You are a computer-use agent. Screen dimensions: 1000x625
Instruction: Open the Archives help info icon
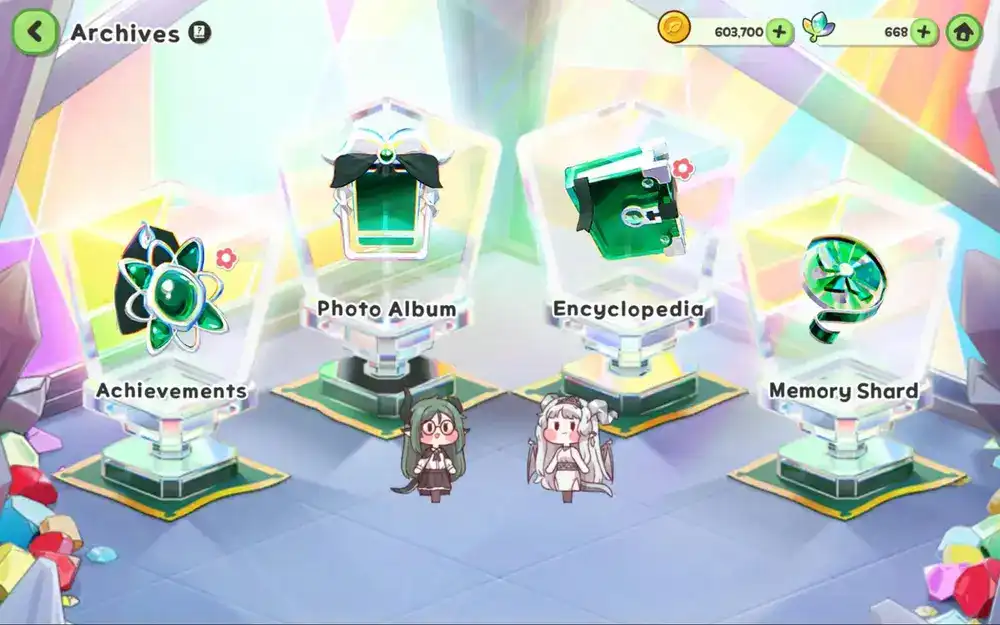click(199, 32)
